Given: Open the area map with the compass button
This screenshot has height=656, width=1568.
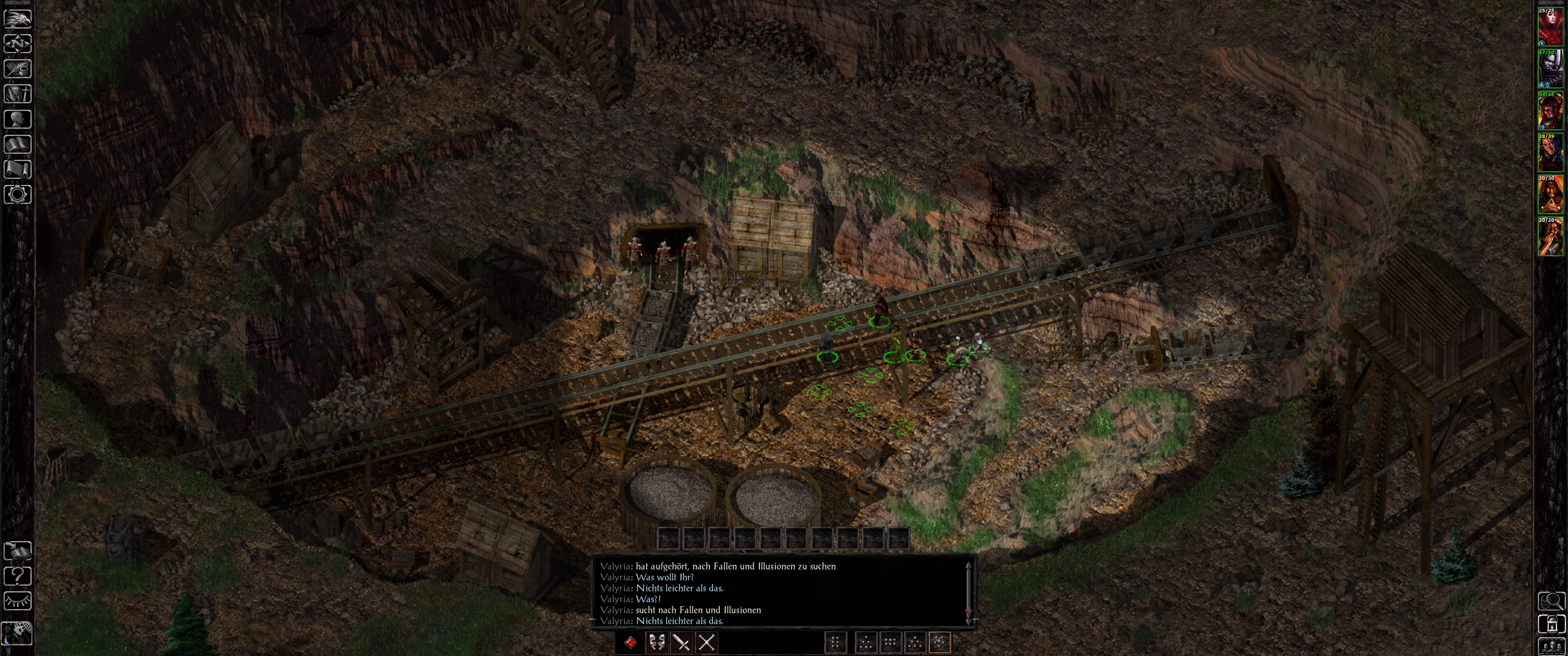Looking at the screenshot, I should click(x=18, y=44).
